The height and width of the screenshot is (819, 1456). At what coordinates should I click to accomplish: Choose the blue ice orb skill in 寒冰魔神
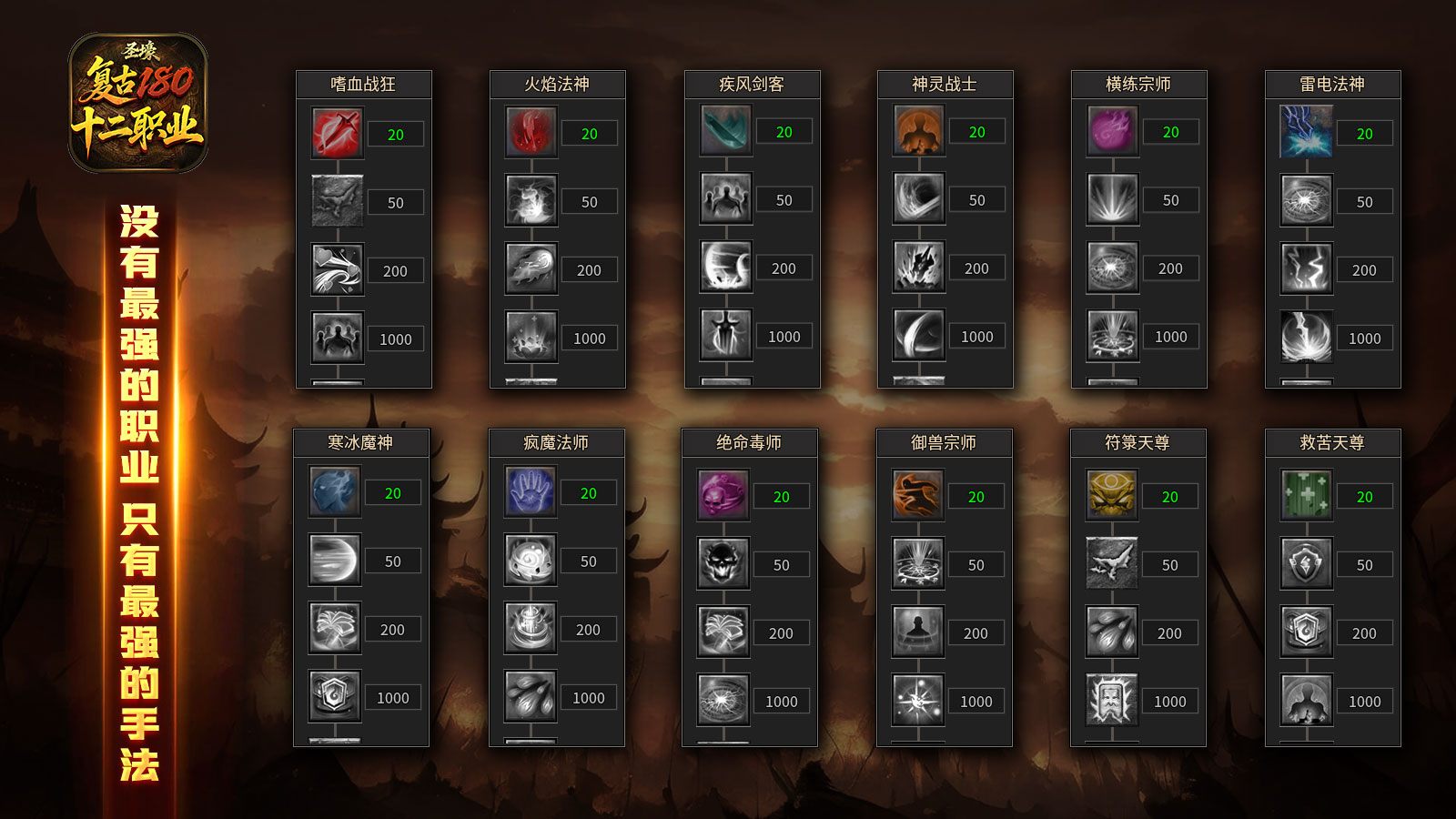[x=335, y=492]
